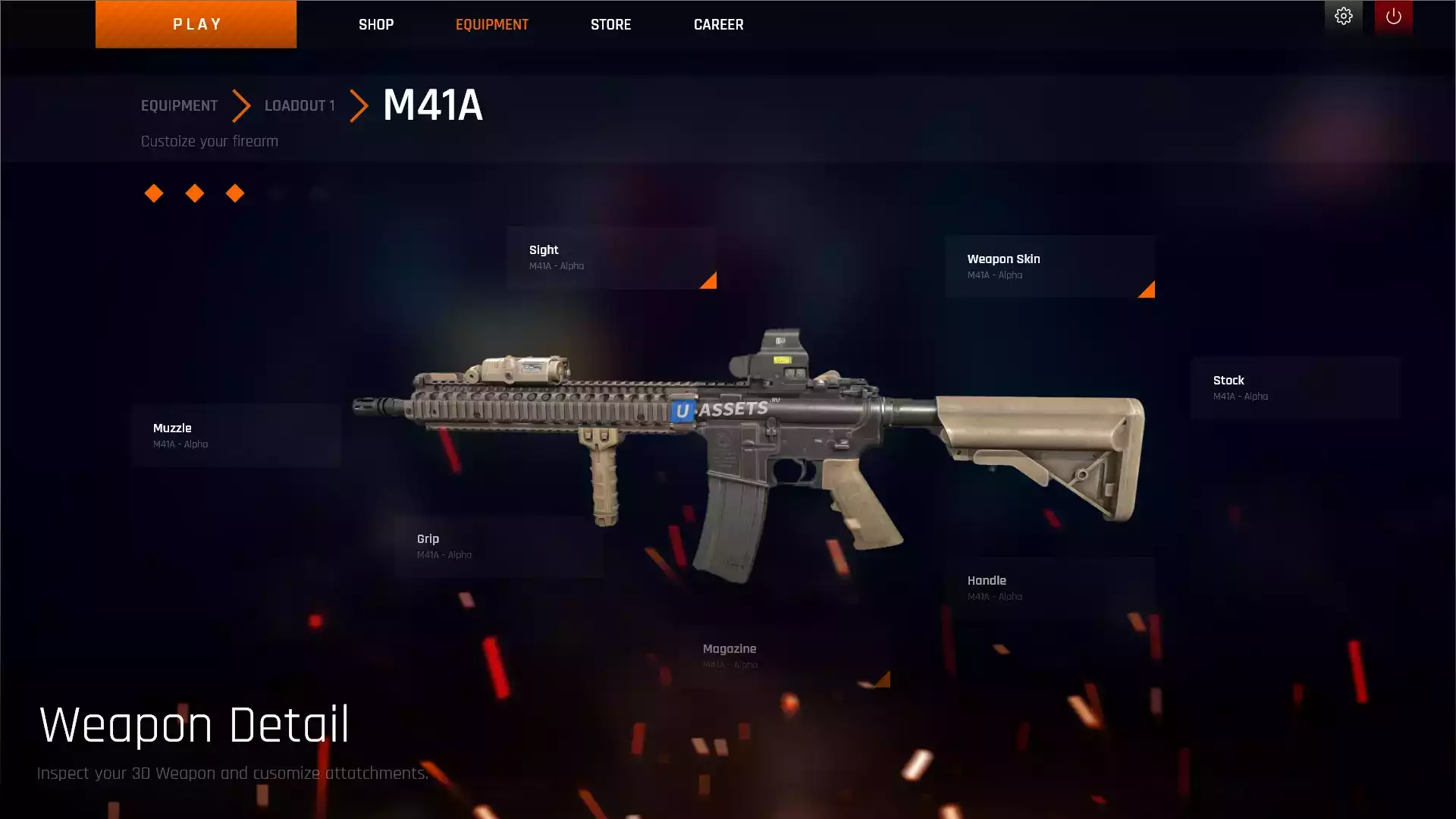Open the Stock attachment slot
This screenshot has height=819, width=1456.
[1294, 388]
